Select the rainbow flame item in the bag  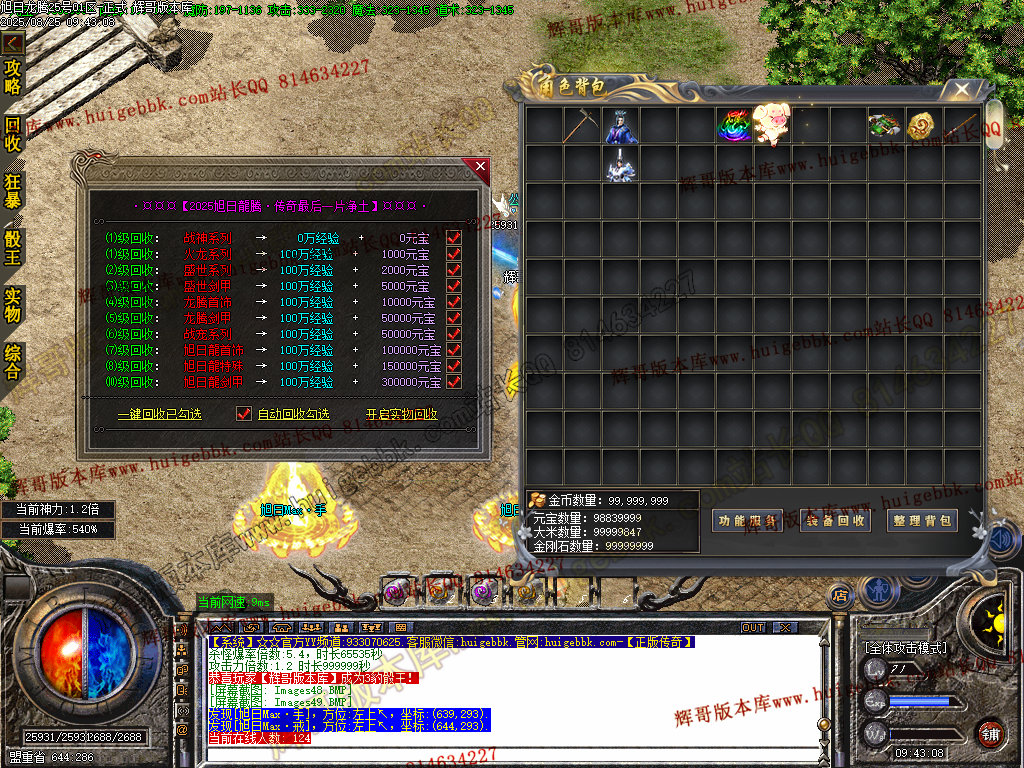tap(733, 126)
